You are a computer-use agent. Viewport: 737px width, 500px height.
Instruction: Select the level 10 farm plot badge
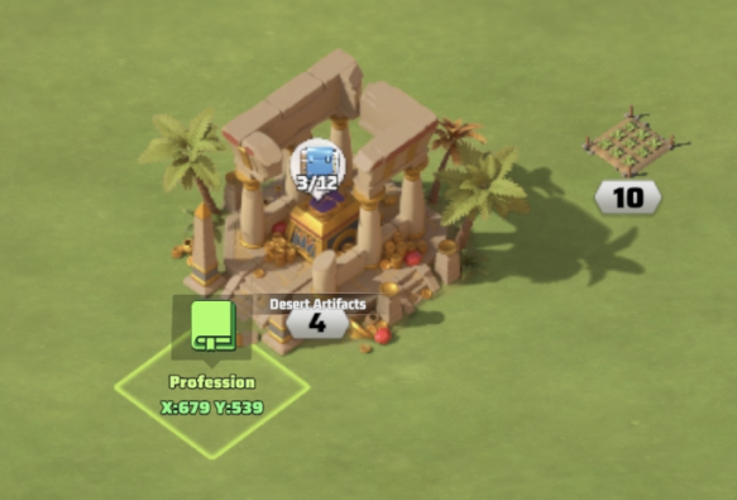pyautogui.click(x=627, y=197)
